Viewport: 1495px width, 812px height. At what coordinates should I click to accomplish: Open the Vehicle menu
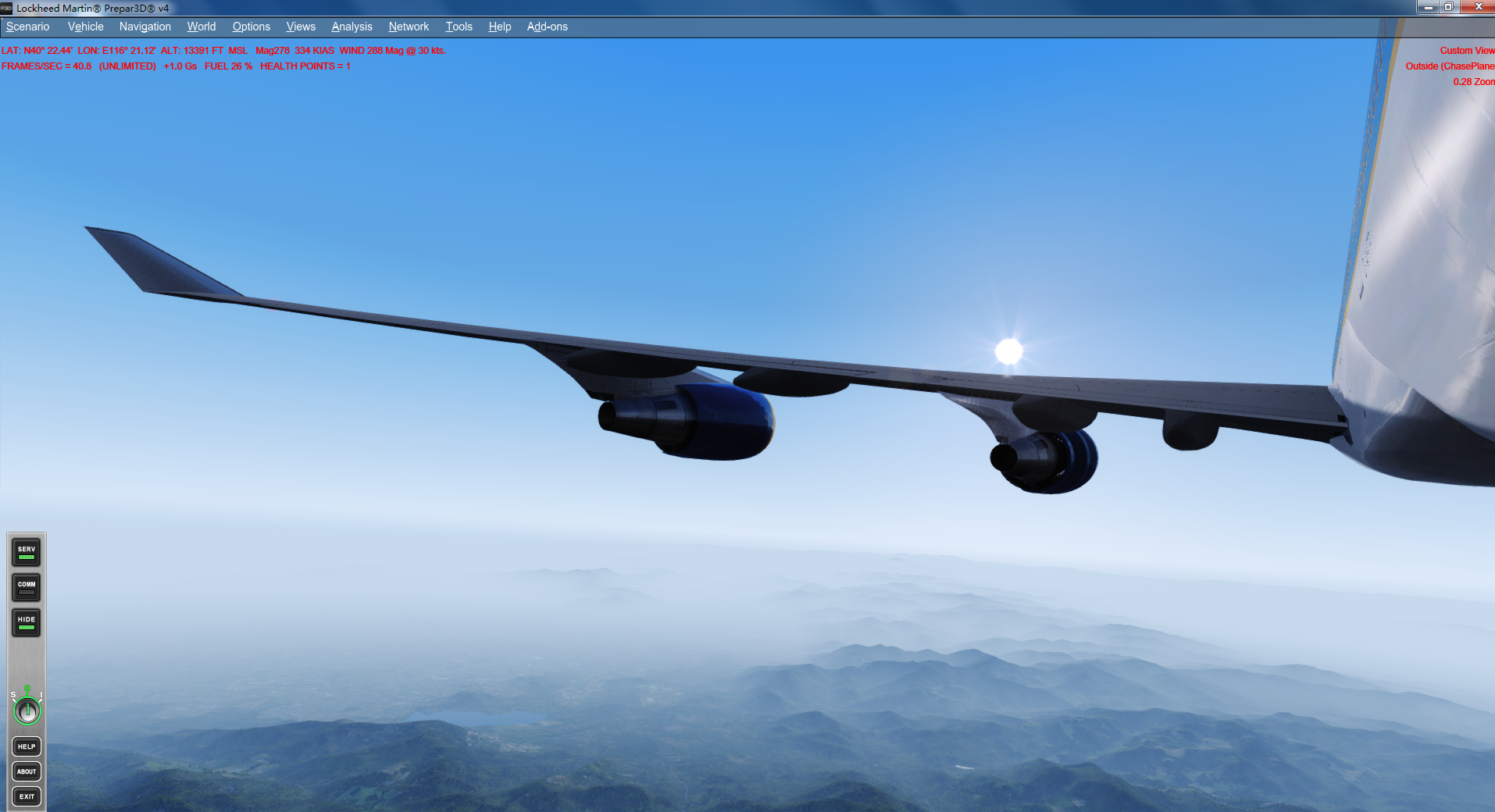(x=84, y=26)
